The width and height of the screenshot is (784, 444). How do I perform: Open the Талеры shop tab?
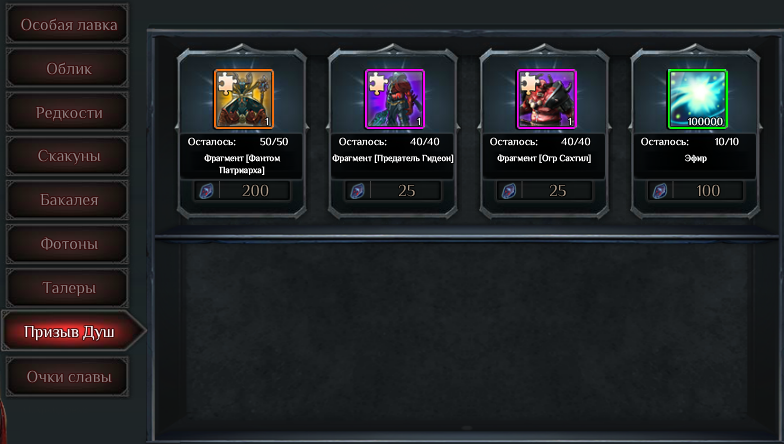coord(68,287)
